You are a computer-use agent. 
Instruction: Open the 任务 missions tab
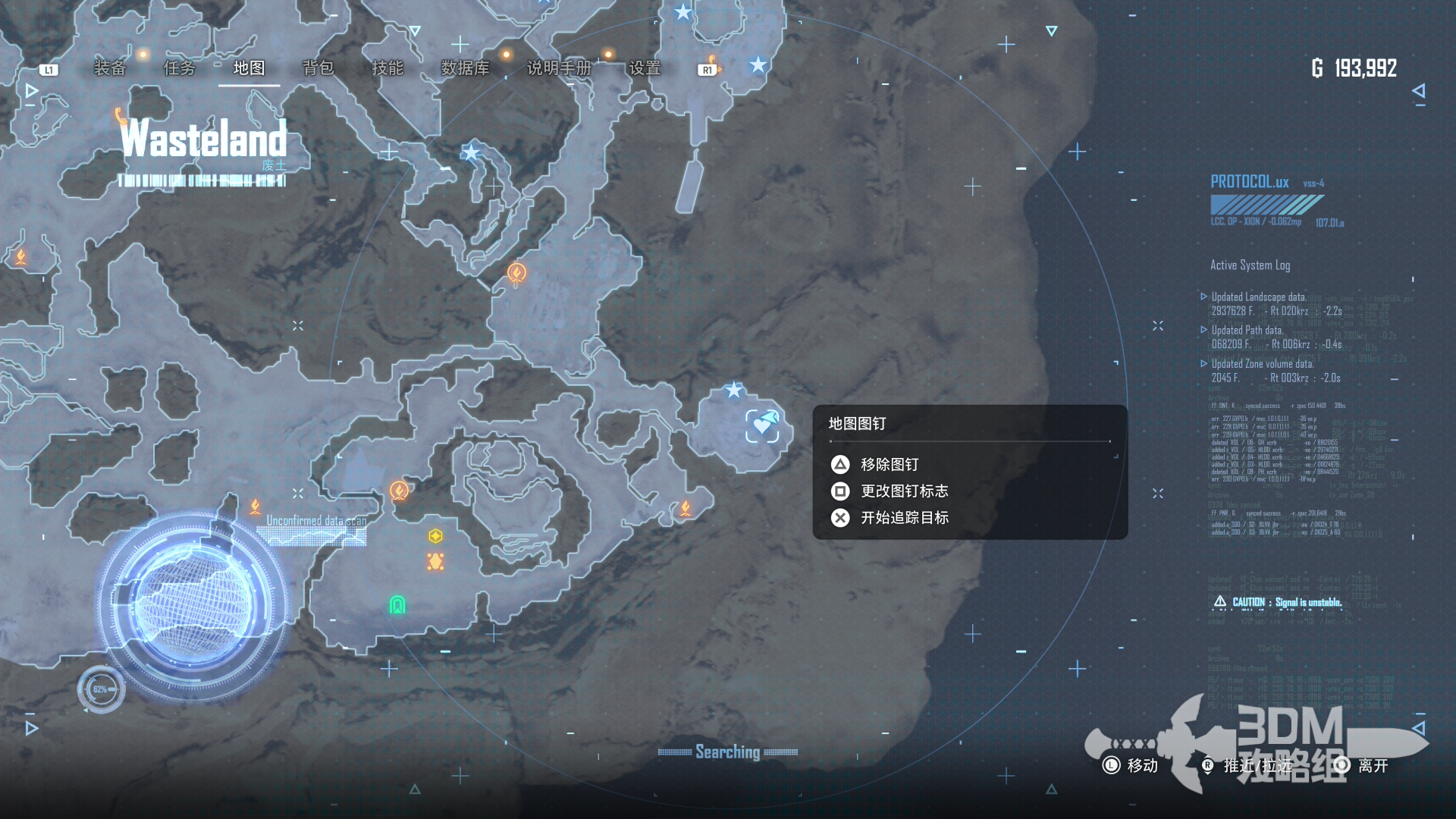(180, 68)
